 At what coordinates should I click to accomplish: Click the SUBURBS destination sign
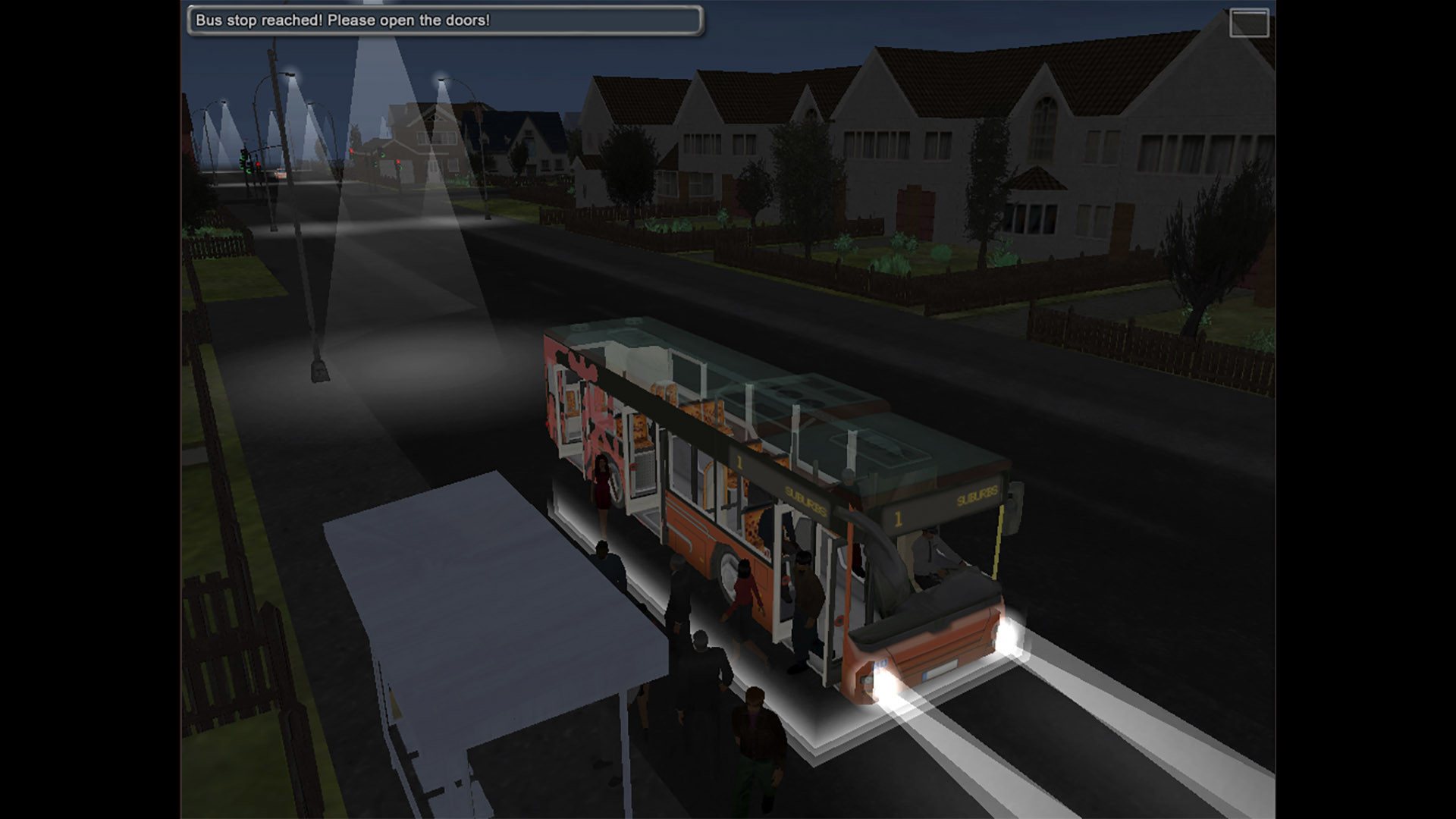click(x=805, y=500)
